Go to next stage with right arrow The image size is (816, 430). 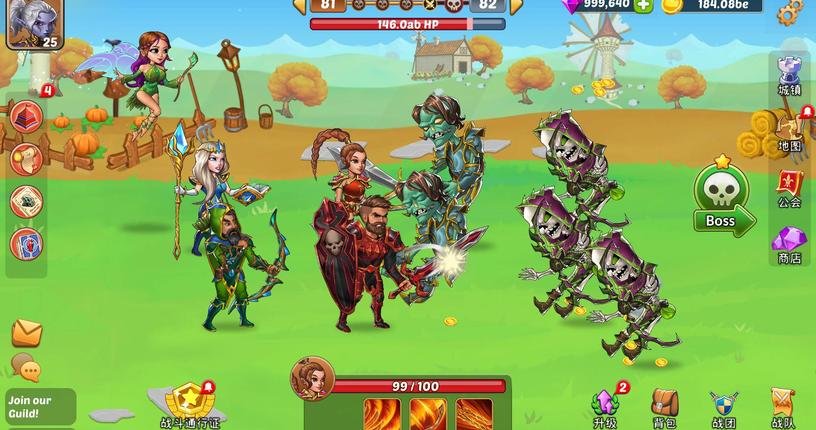click(517, 5)
